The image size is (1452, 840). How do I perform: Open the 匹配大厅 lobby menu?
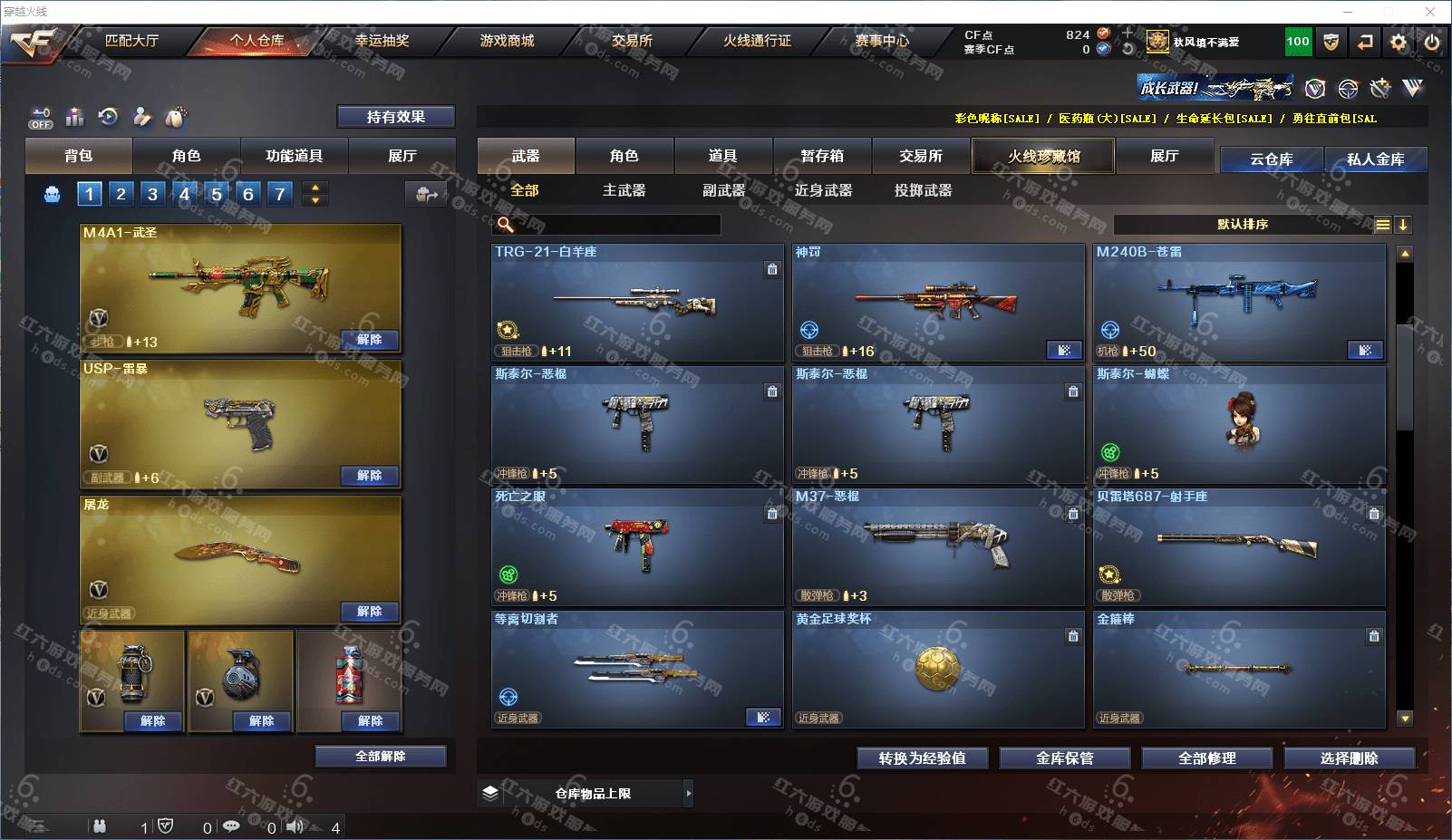click(131, 41)
